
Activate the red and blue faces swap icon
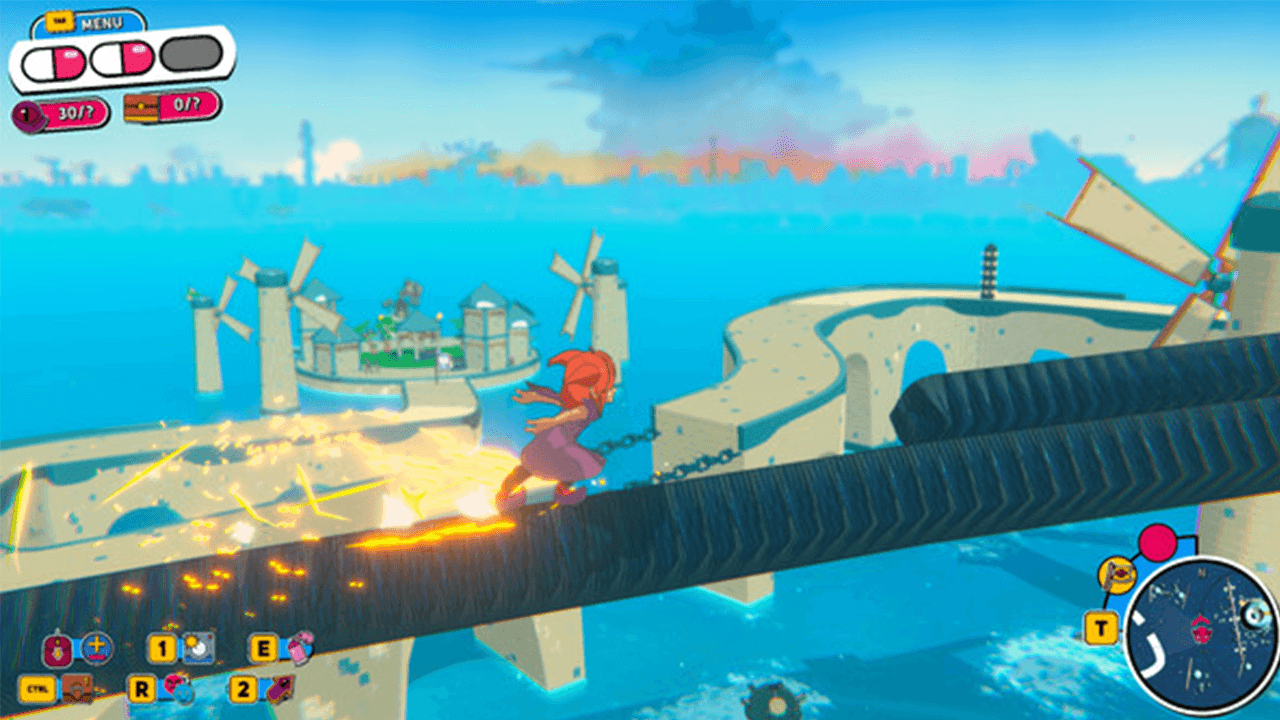(x=177, y=688)
